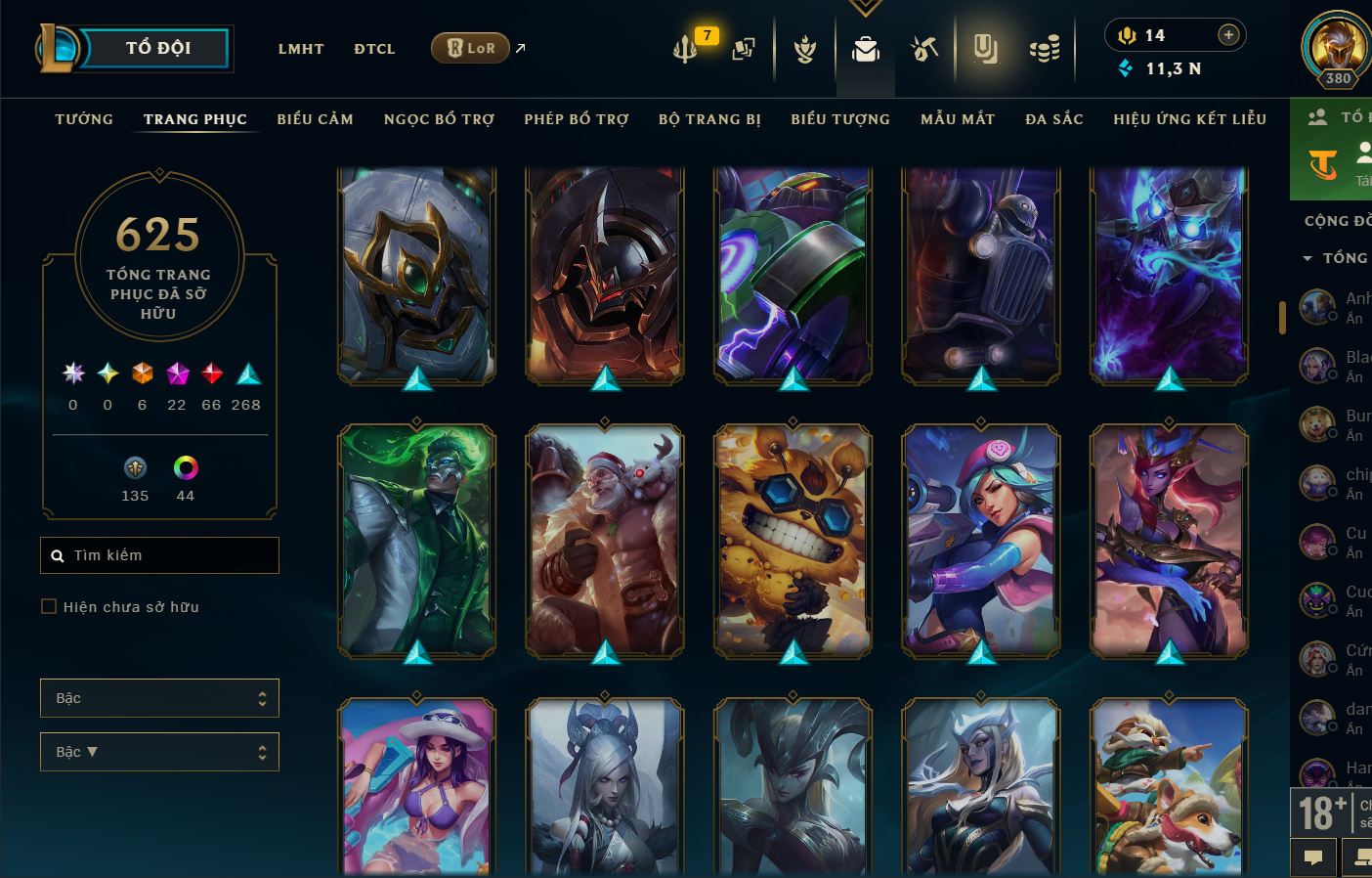
Task: Open HIỆU ỨNG KẾT LIỄU tab
Action: click(1189, 119)
